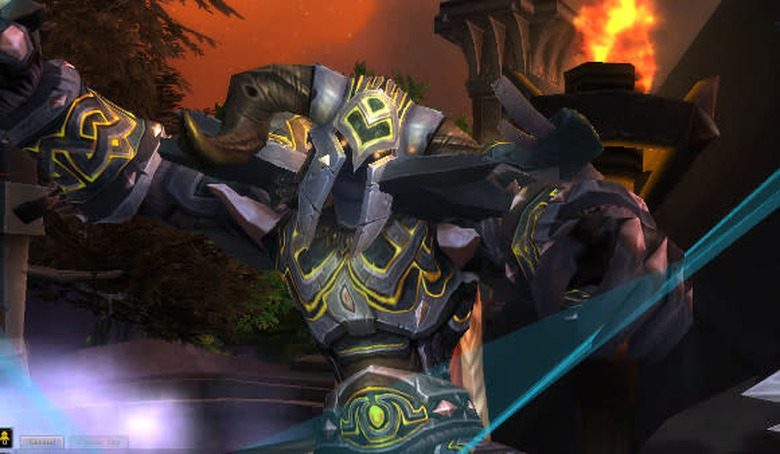Open the Combat Log chat tab
Image resolution: width=780 pixels, height=454 pixels.
coord(98,441)
